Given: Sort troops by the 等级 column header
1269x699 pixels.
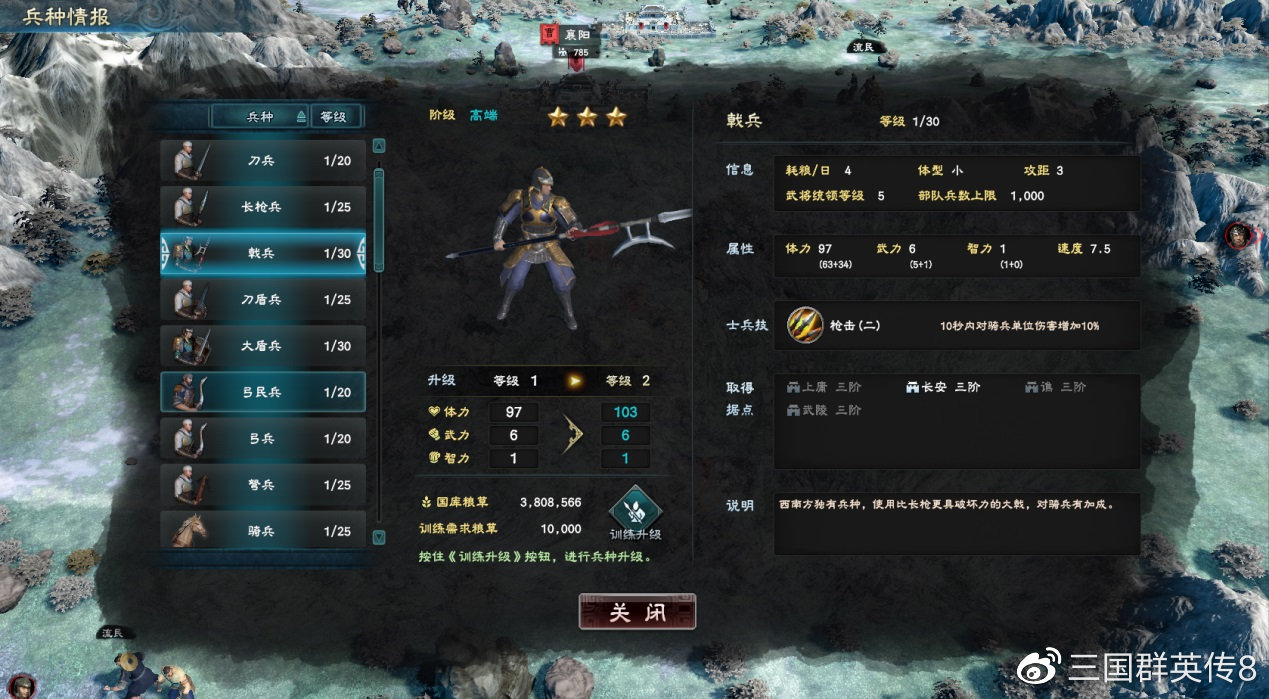Looking at the screenshot, I should click(334, 116).
